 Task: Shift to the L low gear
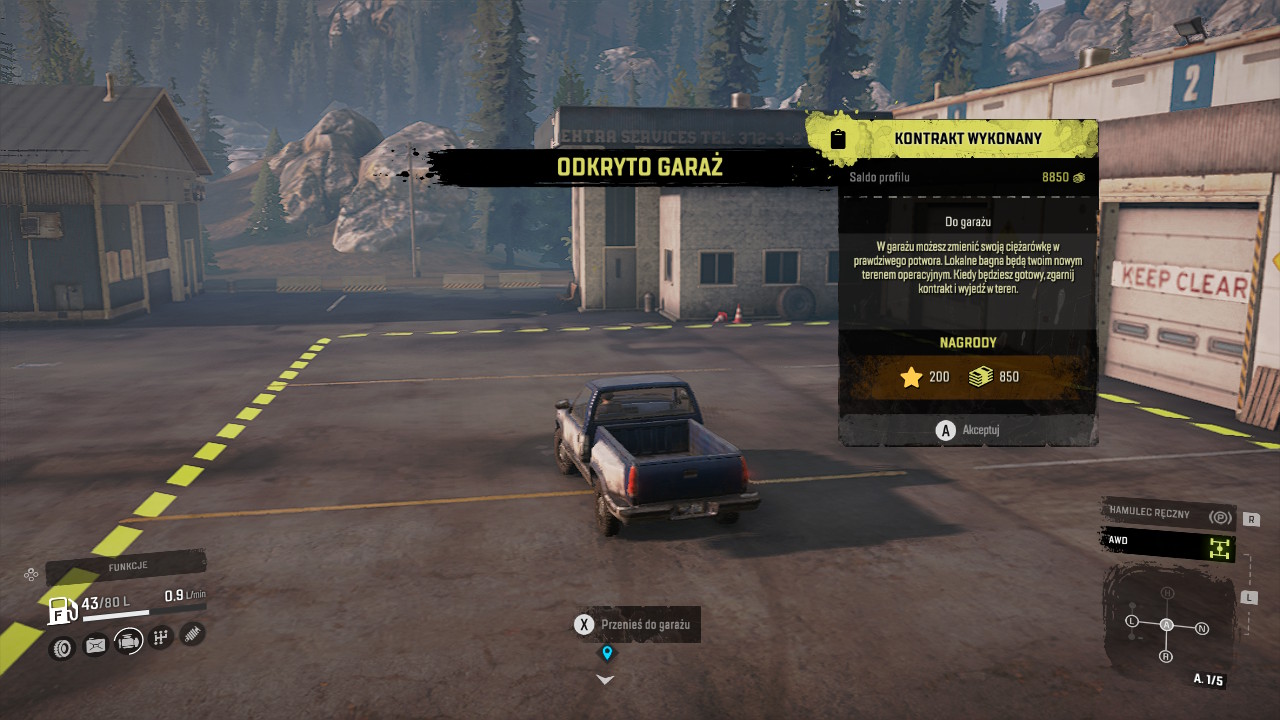1132,621
